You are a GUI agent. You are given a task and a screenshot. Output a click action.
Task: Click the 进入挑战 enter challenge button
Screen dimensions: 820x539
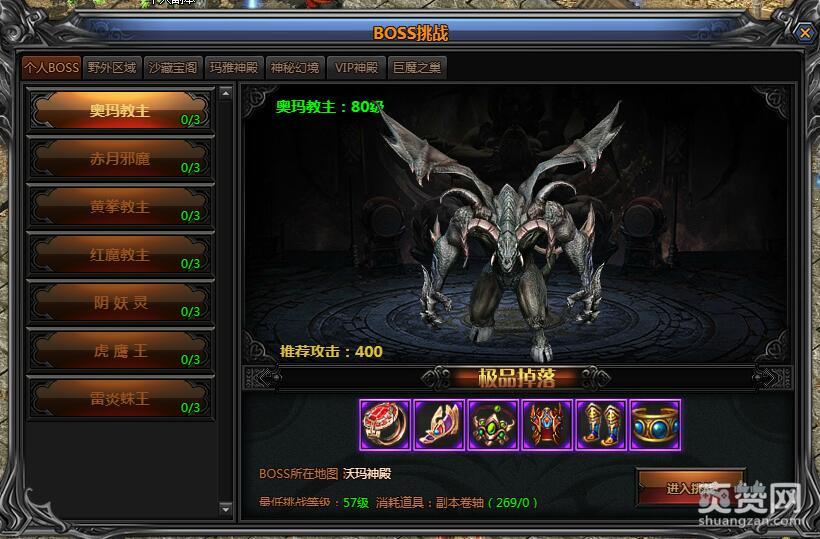690,489
